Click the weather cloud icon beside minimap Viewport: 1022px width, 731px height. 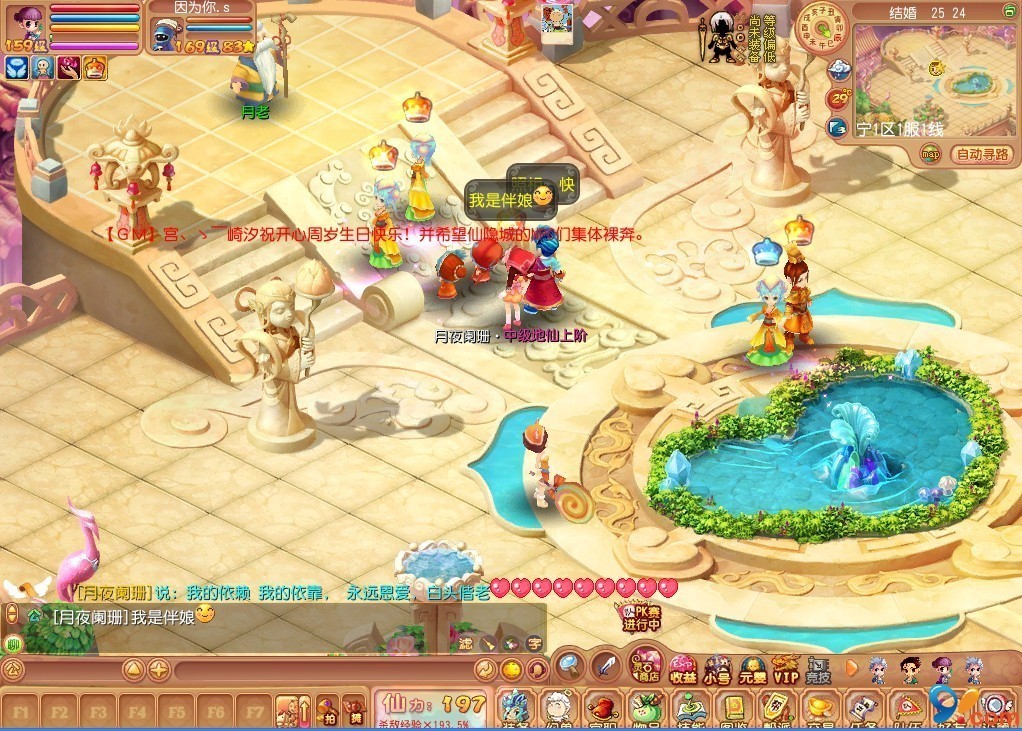point(838,70)
